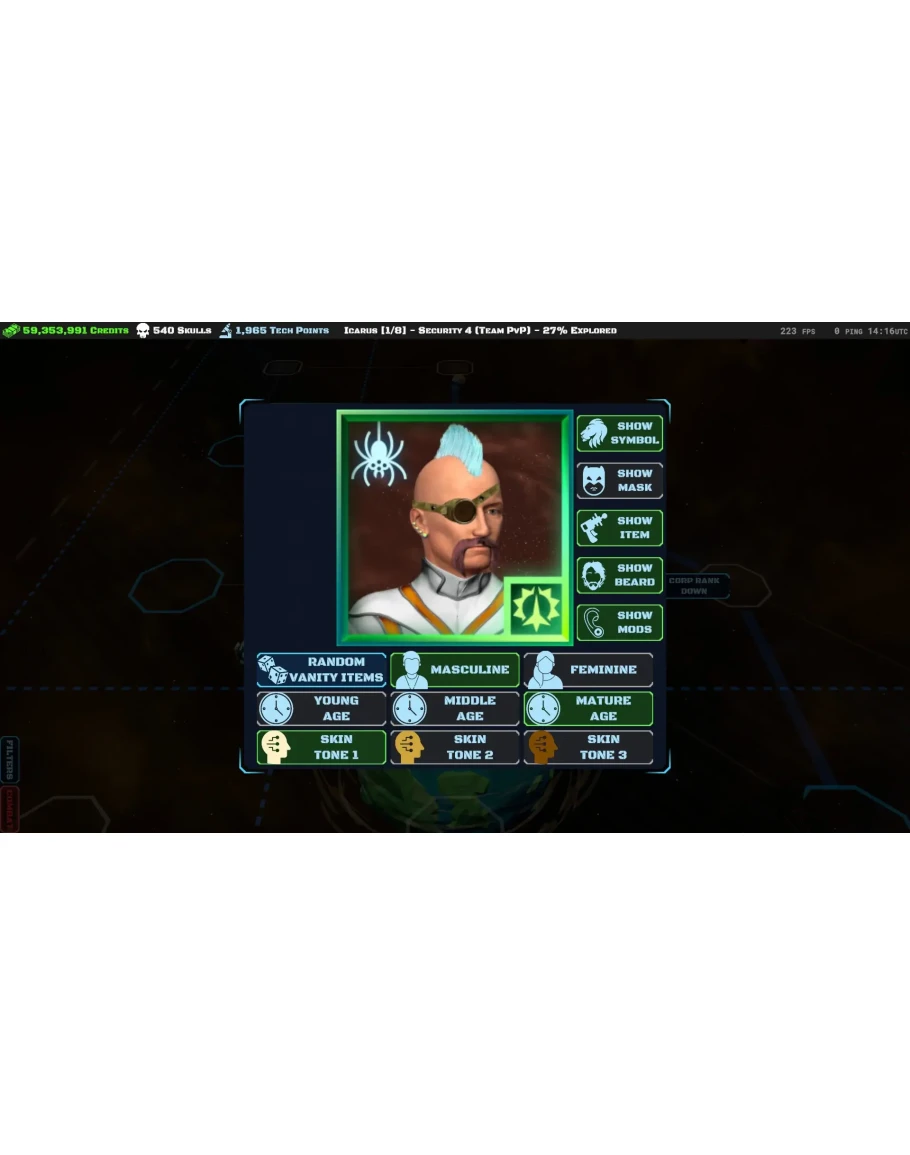
Task: Choose the Feminine appearance option
Action: tap(588, 670)
